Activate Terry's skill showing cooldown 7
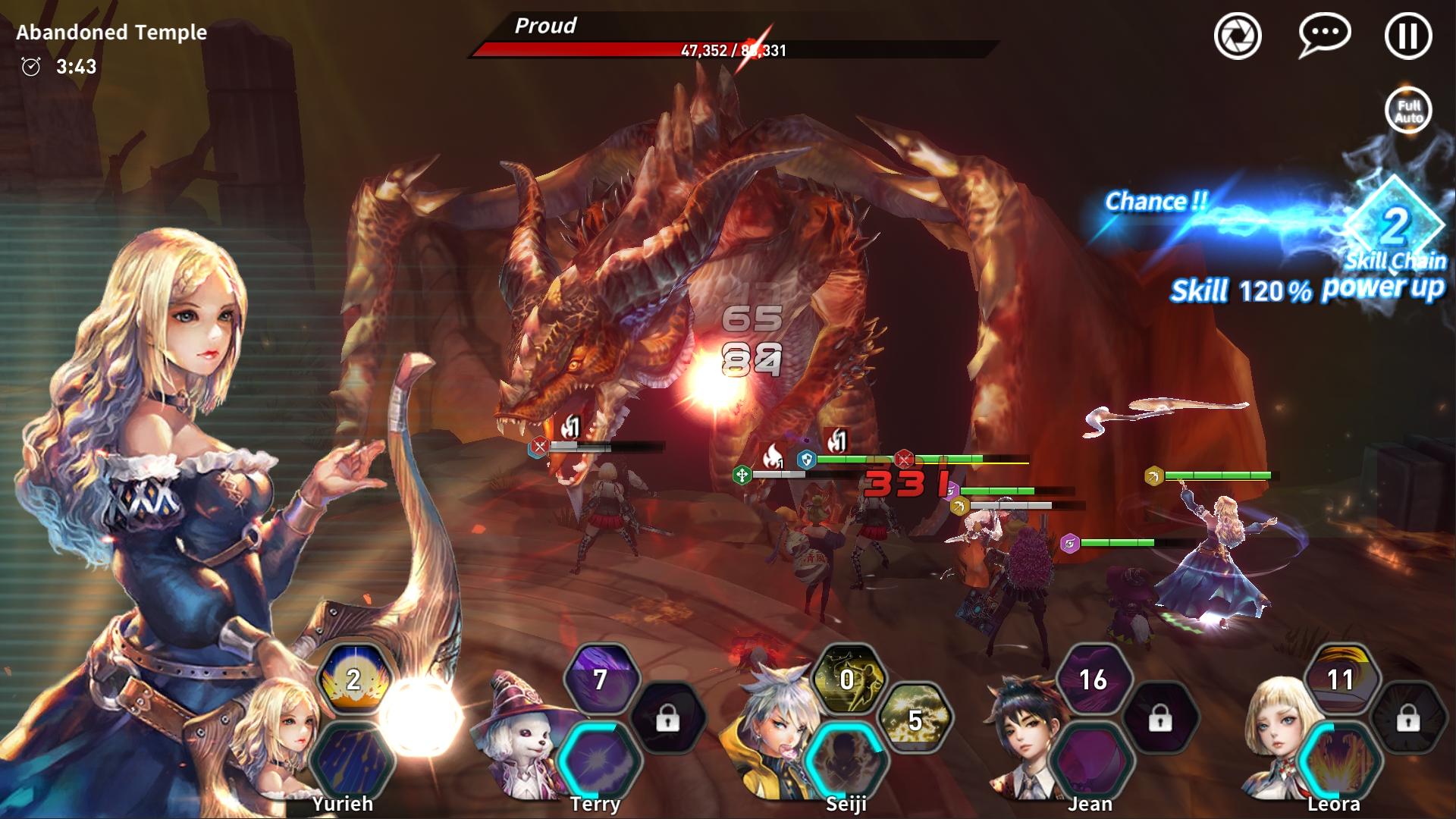This screenshot has width=1456, height=819. [x=600, y=680]
